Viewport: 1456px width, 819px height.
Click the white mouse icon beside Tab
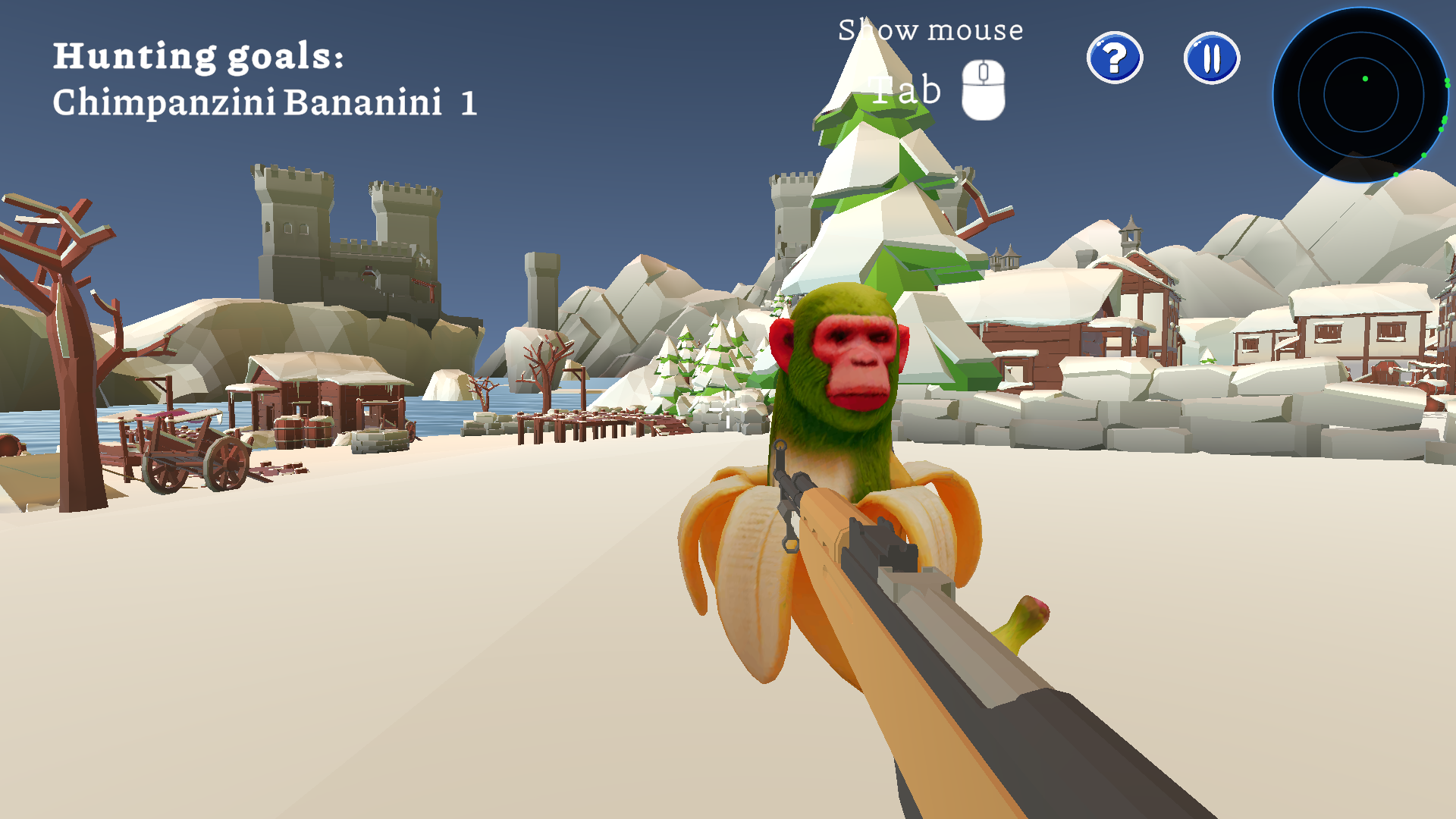click(984, 89)
